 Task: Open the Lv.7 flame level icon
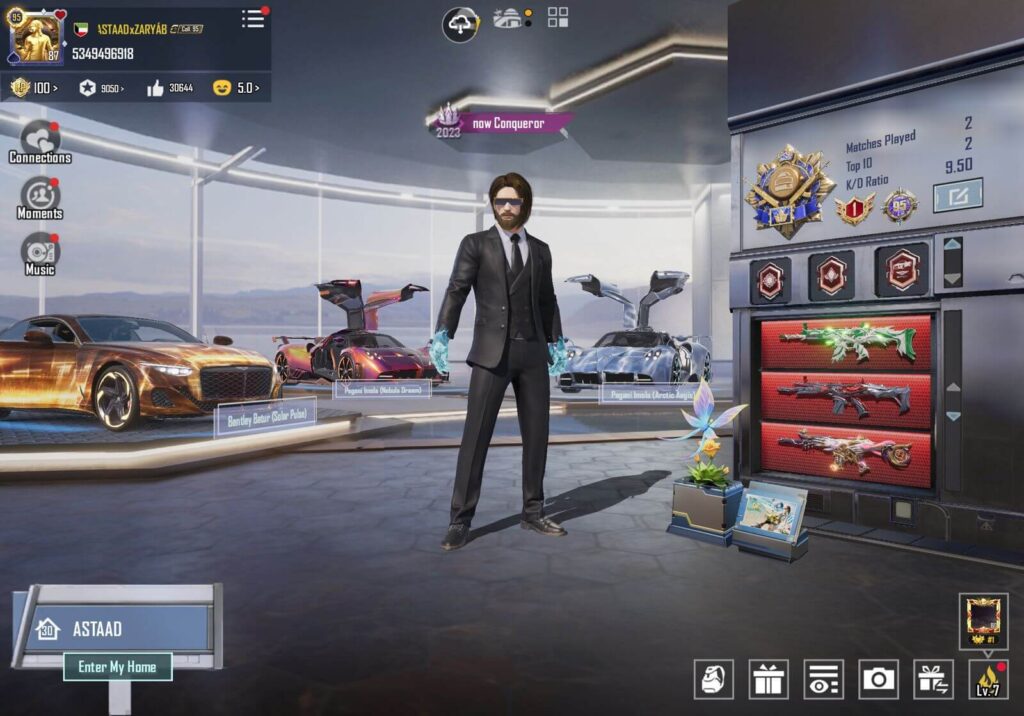pos(987,679)
